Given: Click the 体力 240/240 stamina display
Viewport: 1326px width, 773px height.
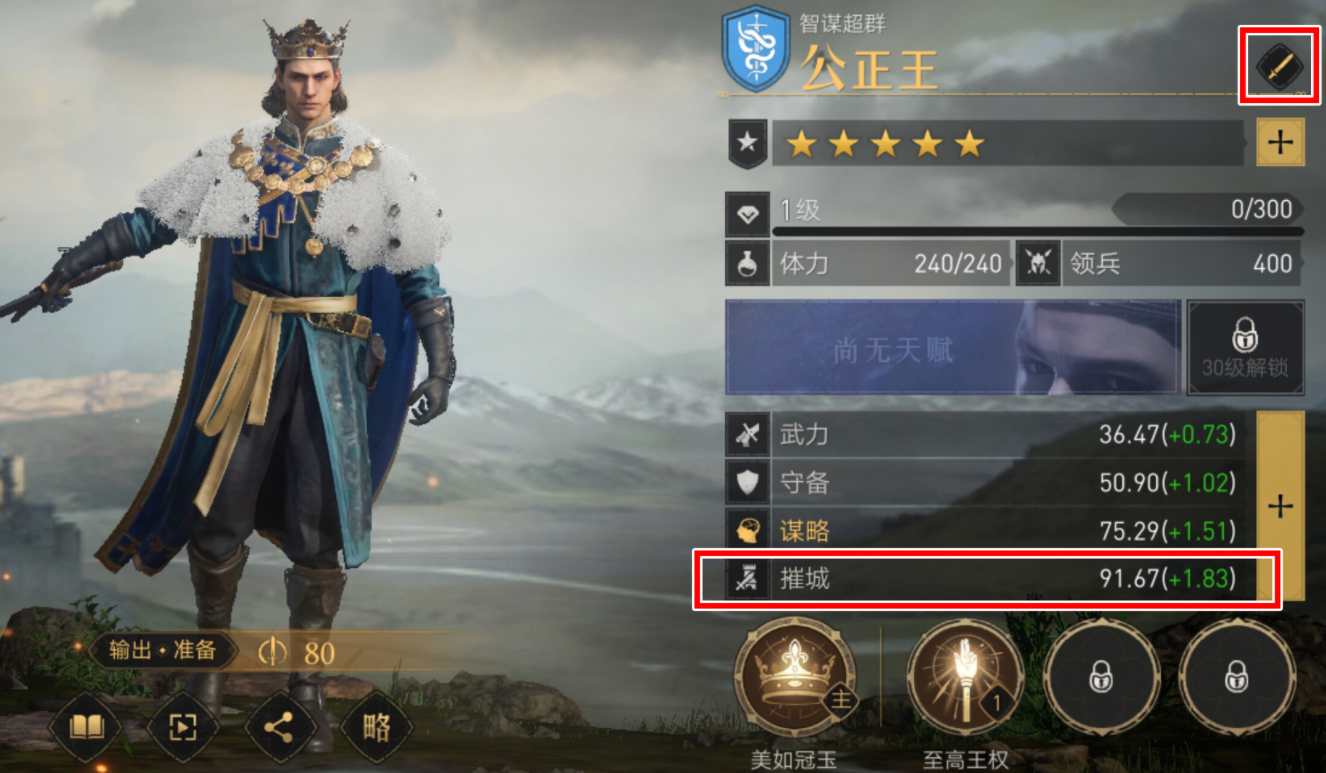Looking at the screenshot, I should coord(890,263).
